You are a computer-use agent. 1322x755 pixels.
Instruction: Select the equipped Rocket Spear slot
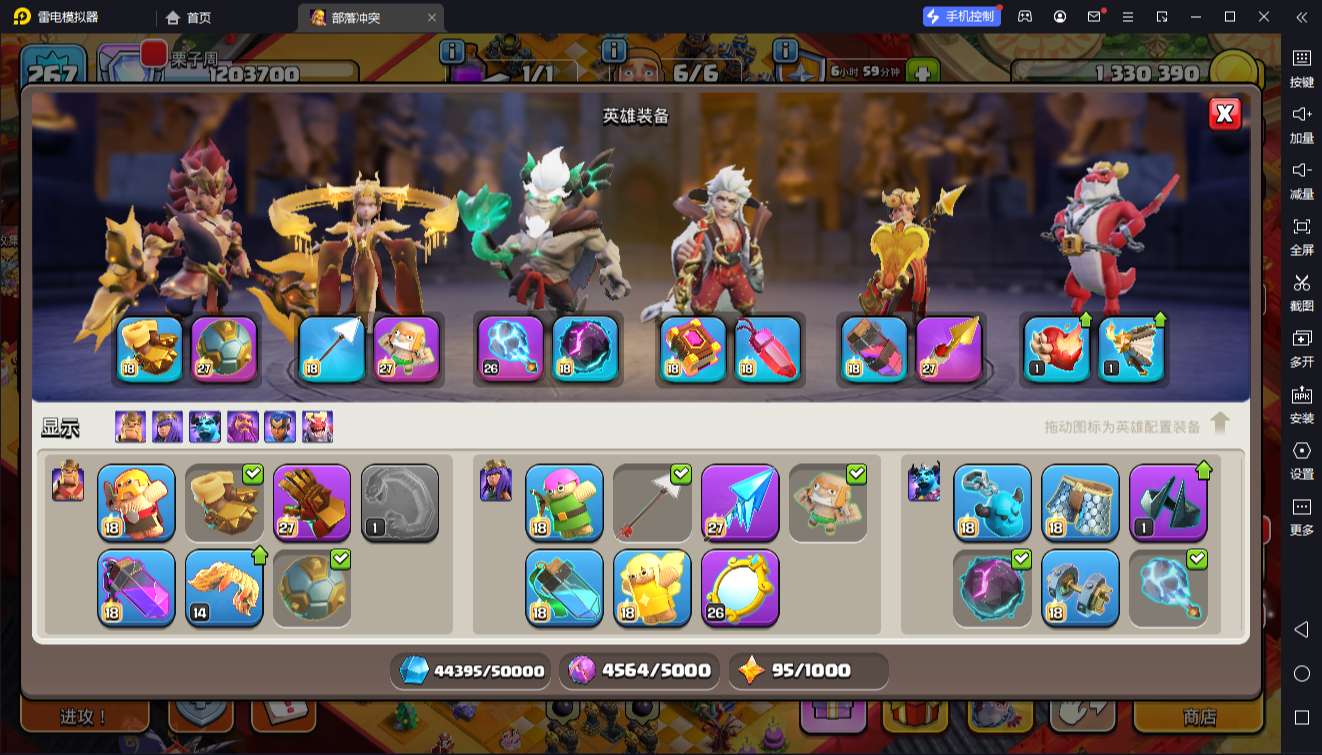pos(949,349)
